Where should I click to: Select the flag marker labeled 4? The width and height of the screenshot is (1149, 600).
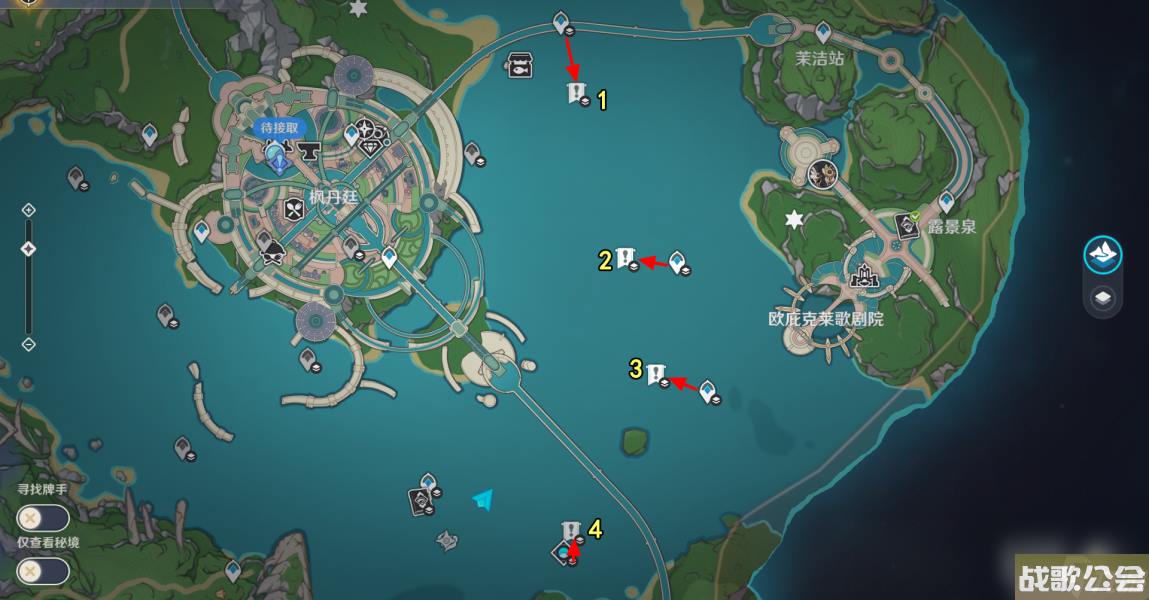571,530
